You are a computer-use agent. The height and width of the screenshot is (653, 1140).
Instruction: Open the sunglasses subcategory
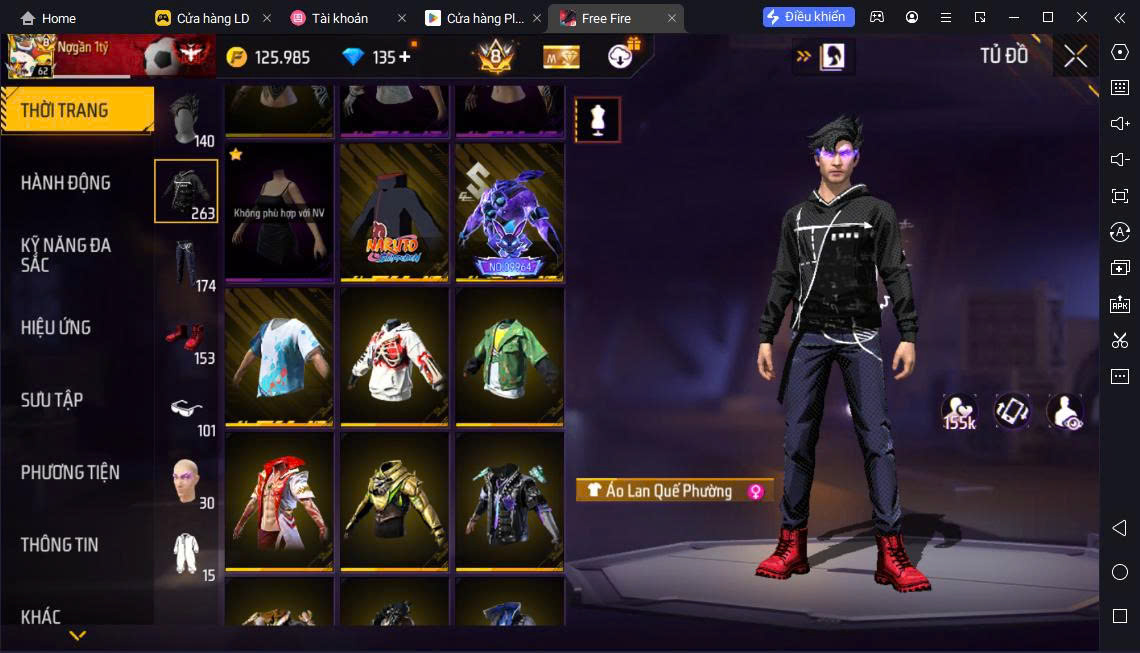186,408
